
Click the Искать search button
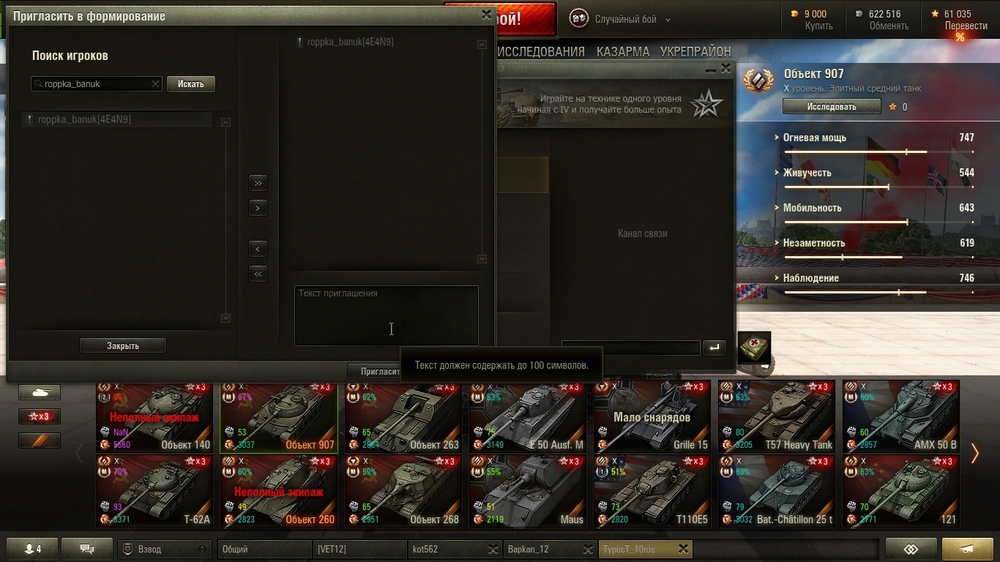tap(190, 85)
